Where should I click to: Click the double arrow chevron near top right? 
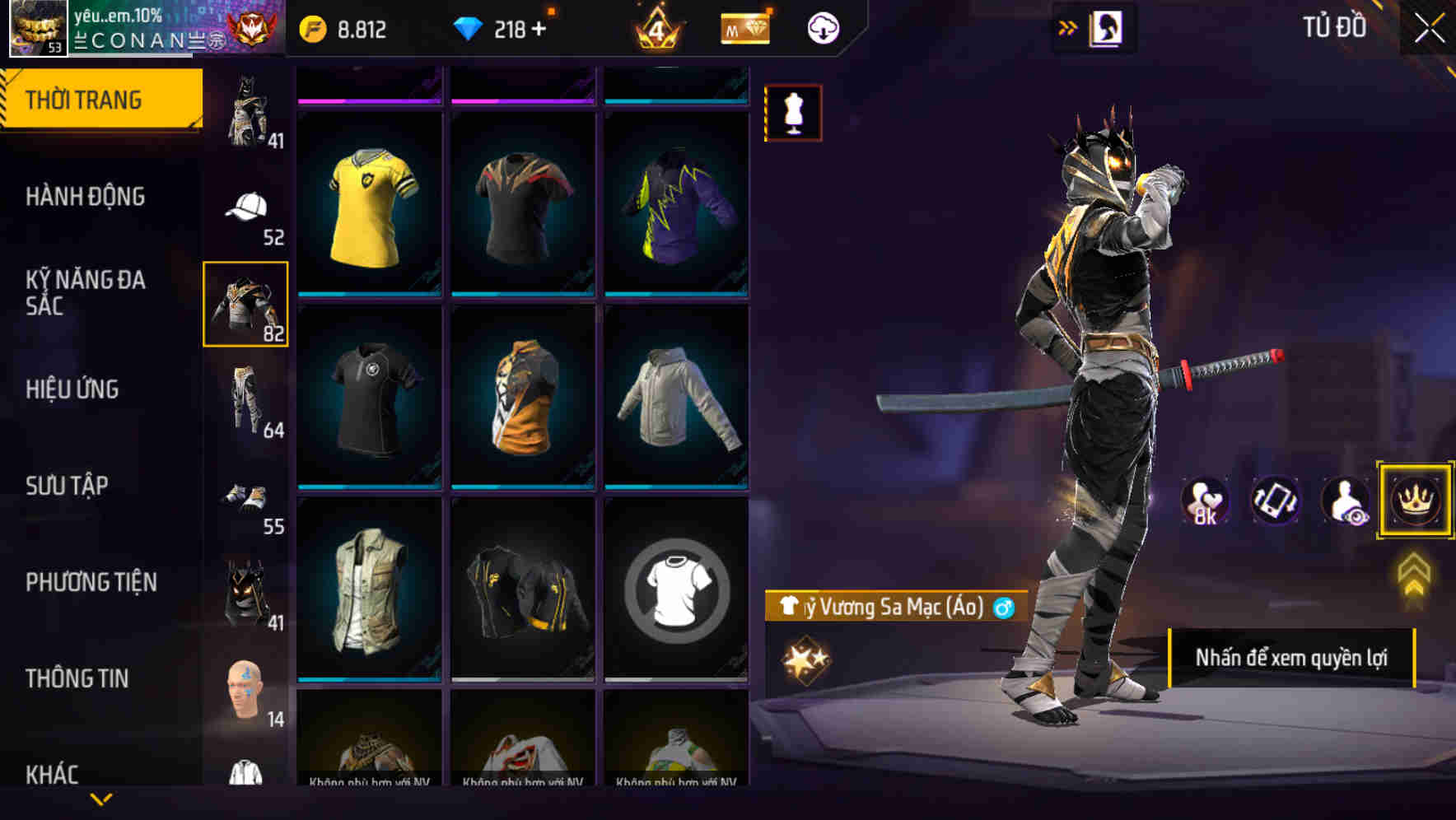[1066, 26]
